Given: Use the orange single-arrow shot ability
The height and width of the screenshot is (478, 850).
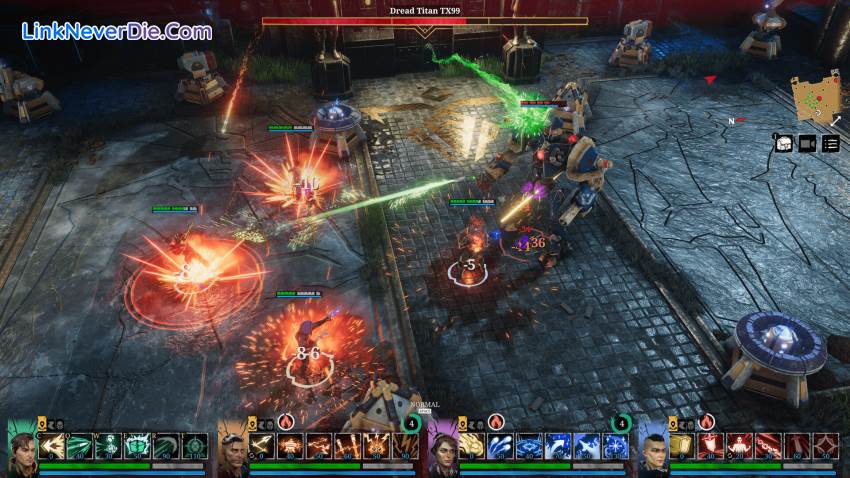Looking at the screenshot, I should [262, 446].
